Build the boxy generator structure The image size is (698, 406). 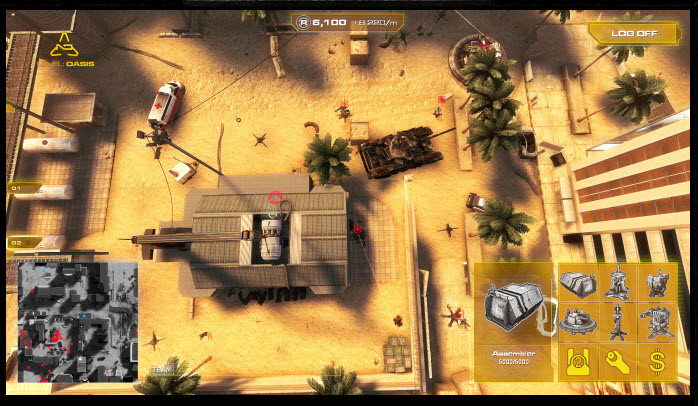657,283
